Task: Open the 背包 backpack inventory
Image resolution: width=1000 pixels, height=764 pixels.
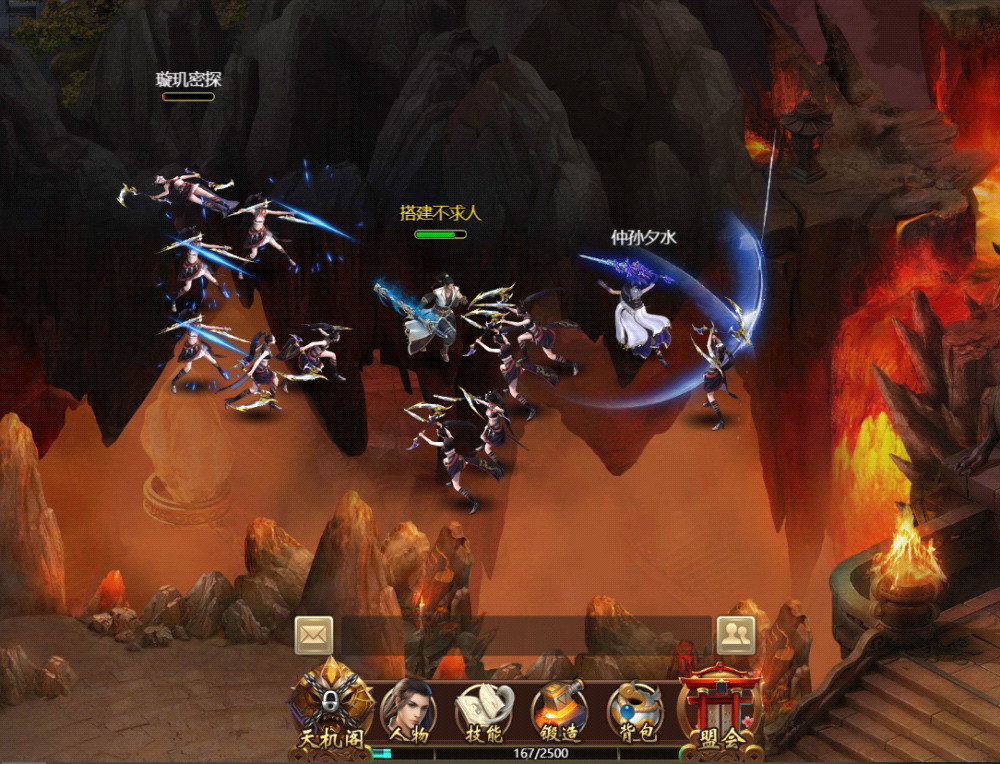Action: pyautogui.click(x=635, y=711)
